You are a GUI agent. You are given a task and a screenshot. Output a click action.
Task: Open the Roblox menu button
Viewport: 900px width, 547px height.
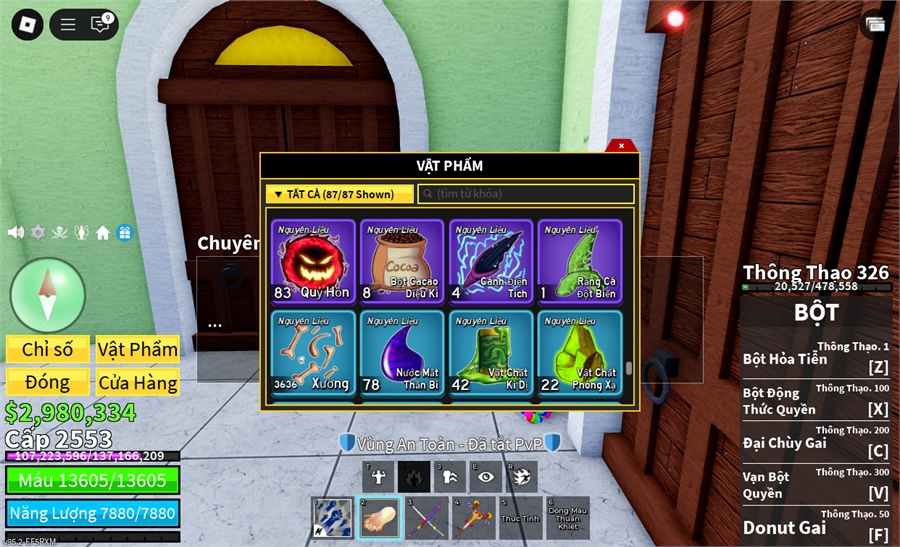pos(27,24)
